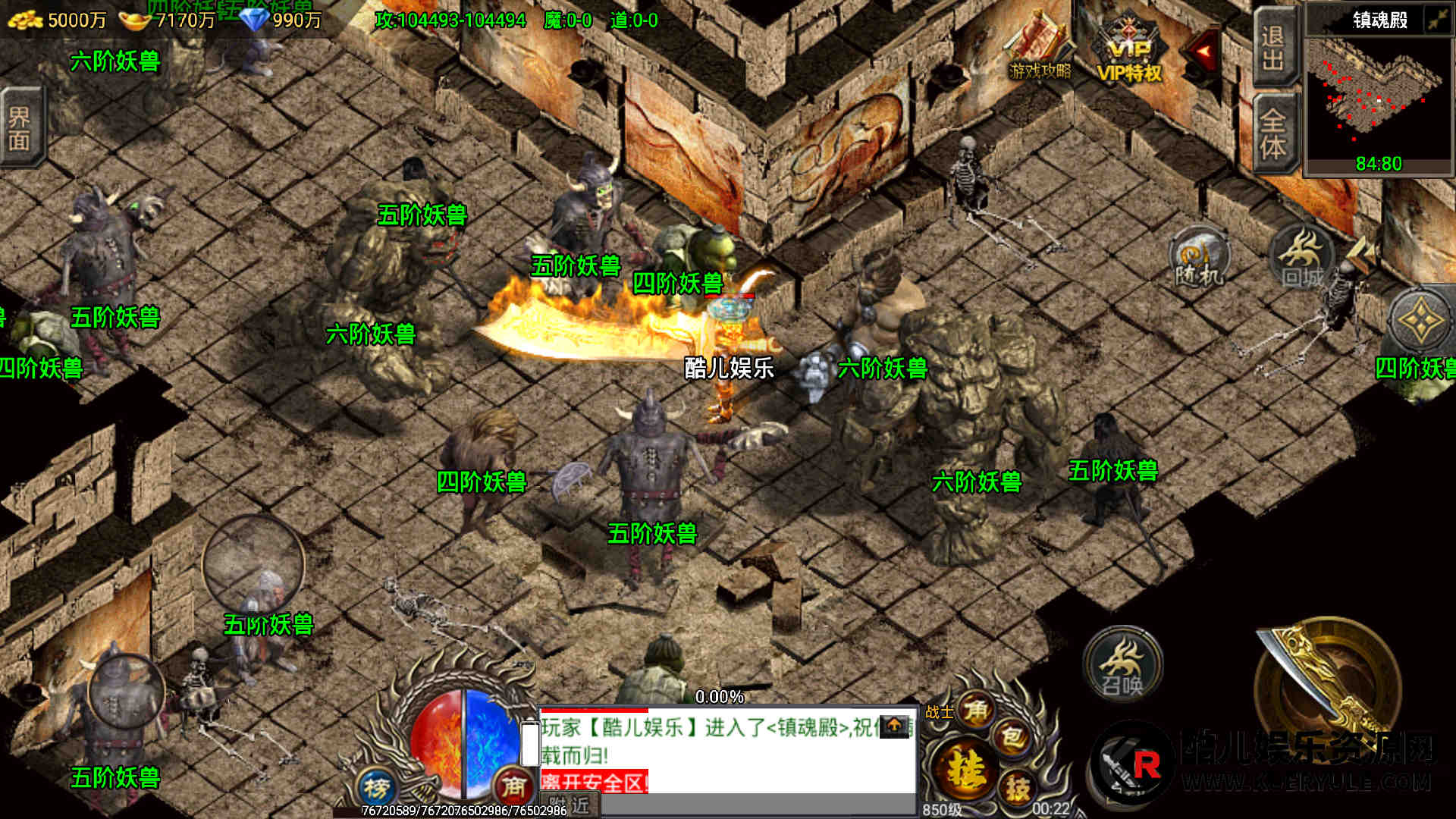
Task: Toggle the 界面 interface button
Action: [x=20, y=127]
